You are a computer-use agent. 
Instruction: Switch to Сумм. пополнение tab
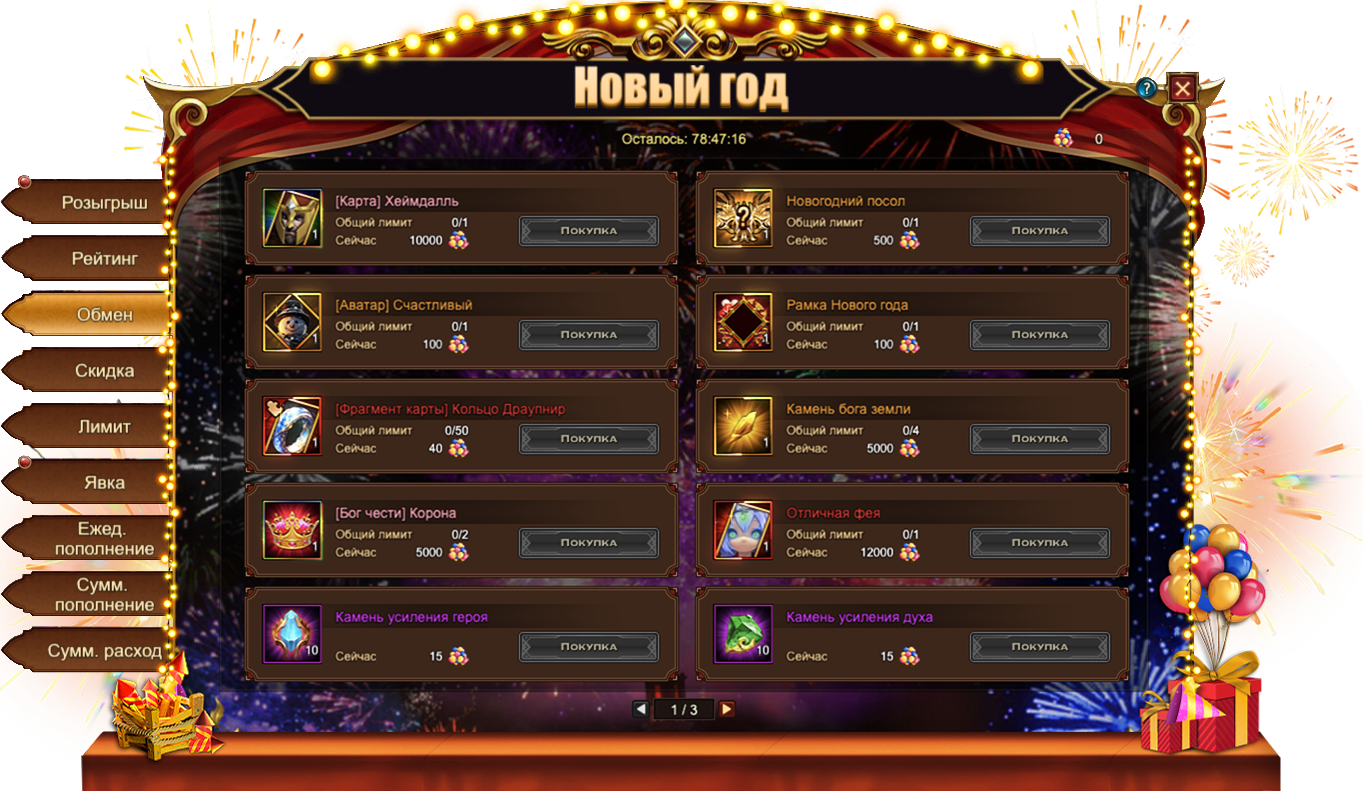pyautogui.click(x=104, y=595)
